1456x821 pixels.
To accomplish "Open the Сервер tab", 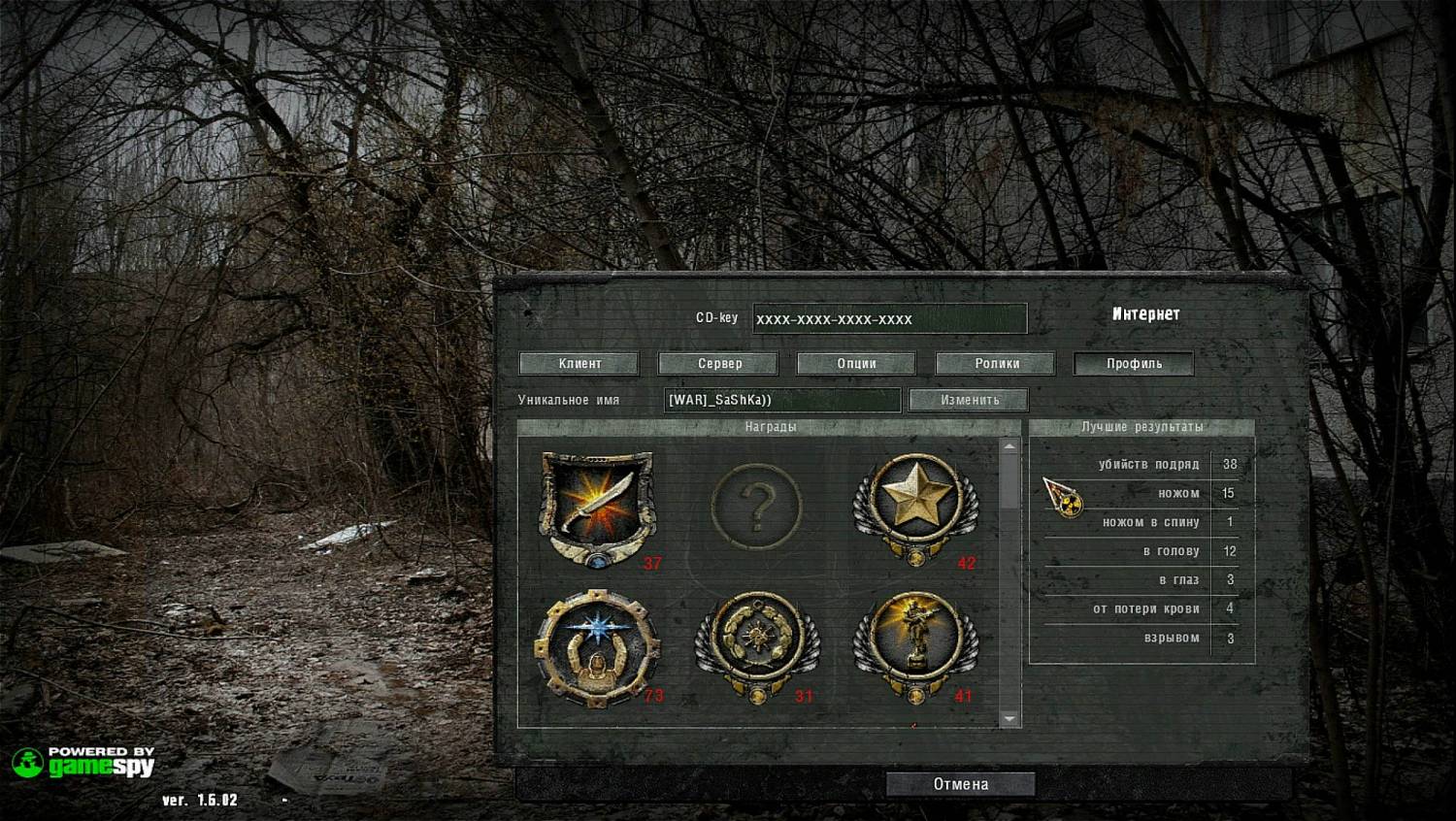I will [x=718, y=364].
